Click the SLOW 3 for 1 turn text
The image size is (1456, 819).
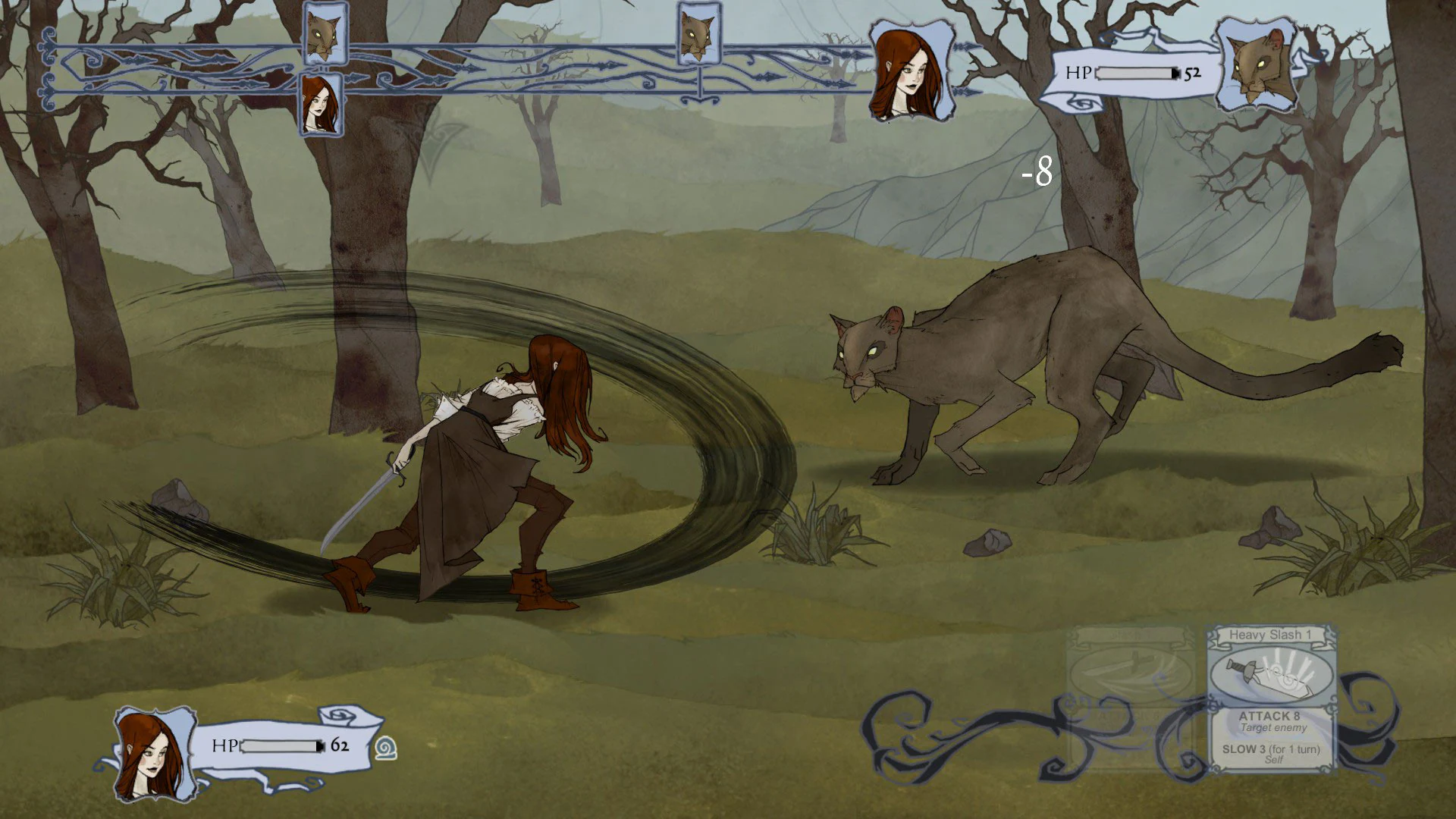click(x=1270, y=751)
